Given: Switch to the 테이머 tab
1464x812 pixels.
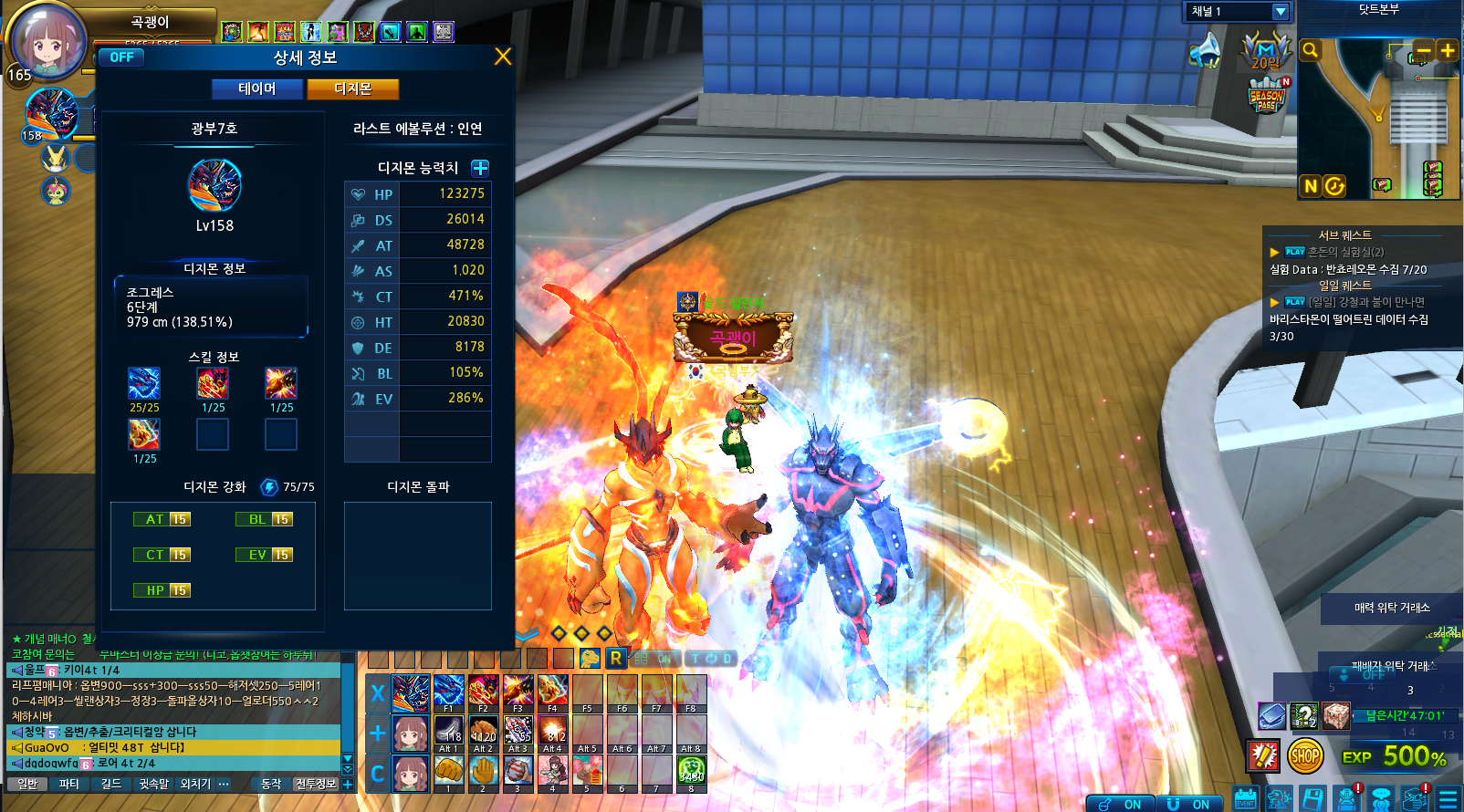Looking at the screenshot, I should 256,88.
